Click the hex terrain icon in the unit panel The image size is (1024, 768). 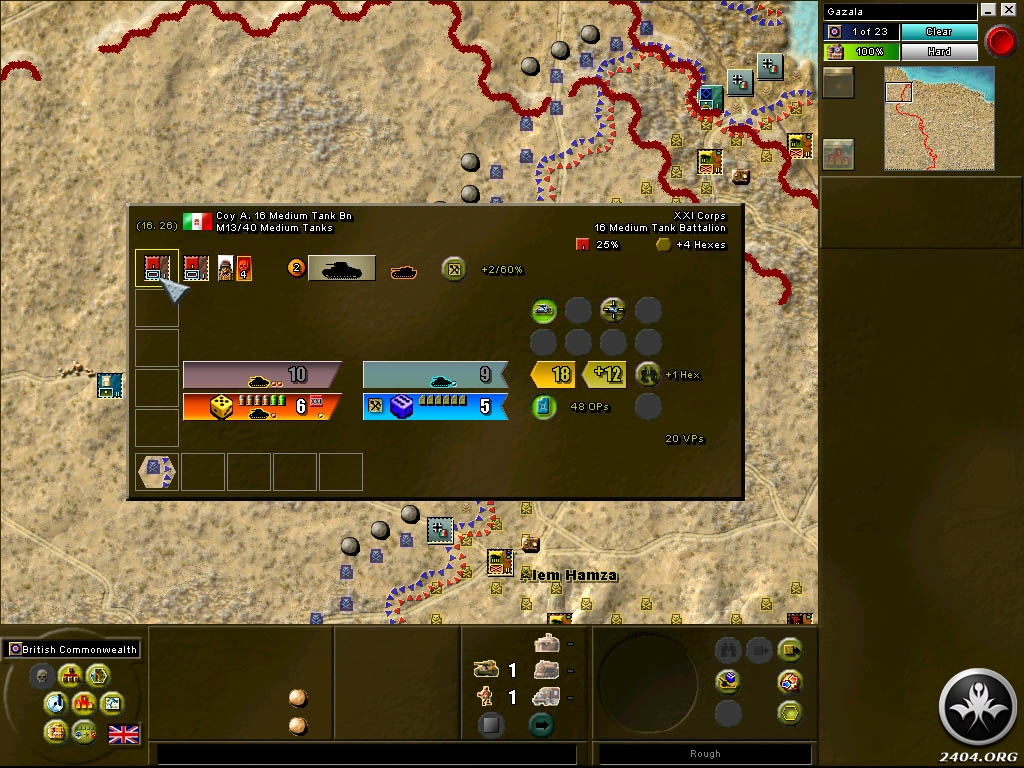157,471
